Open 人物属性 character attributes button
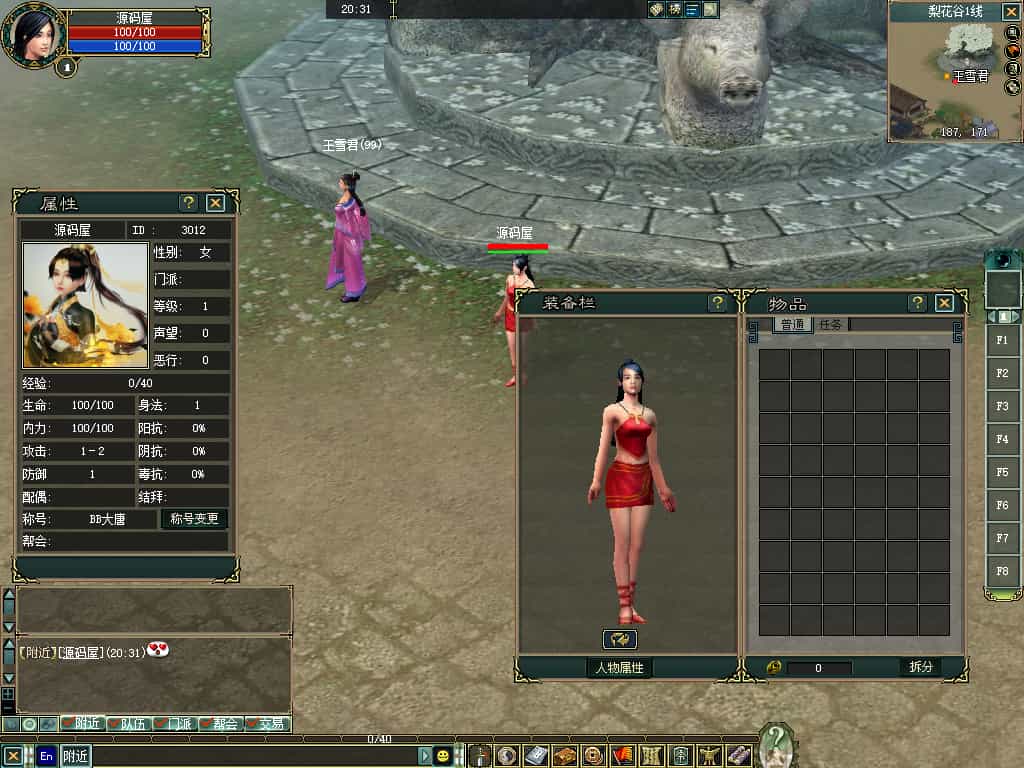The width and height of the screenshot is (1024, 768). tap(619, 667)
